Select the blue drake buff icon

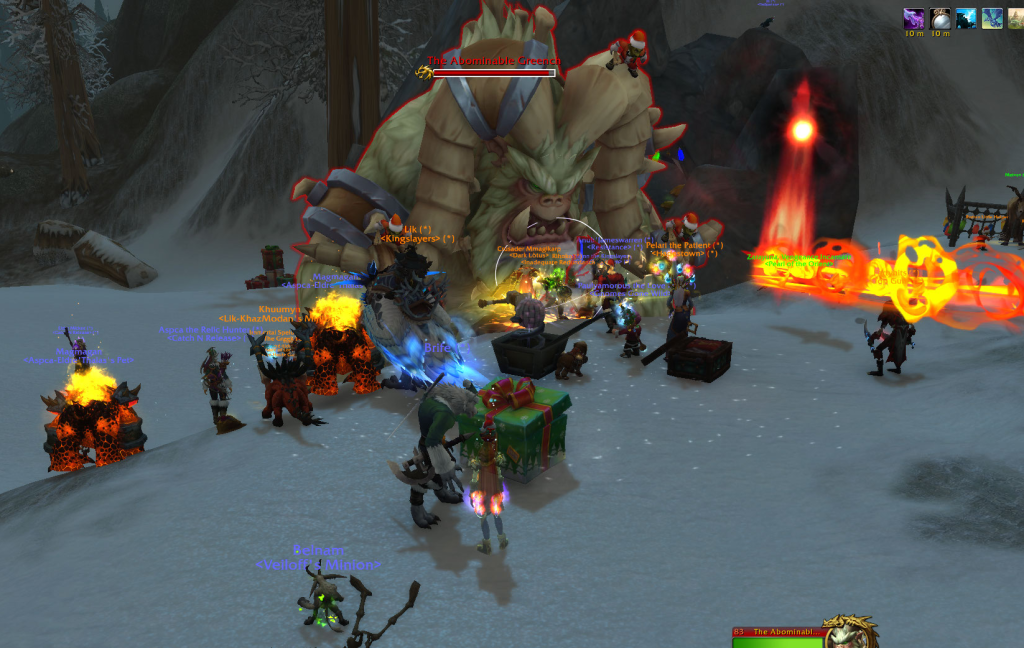click(x=992, y=18)
